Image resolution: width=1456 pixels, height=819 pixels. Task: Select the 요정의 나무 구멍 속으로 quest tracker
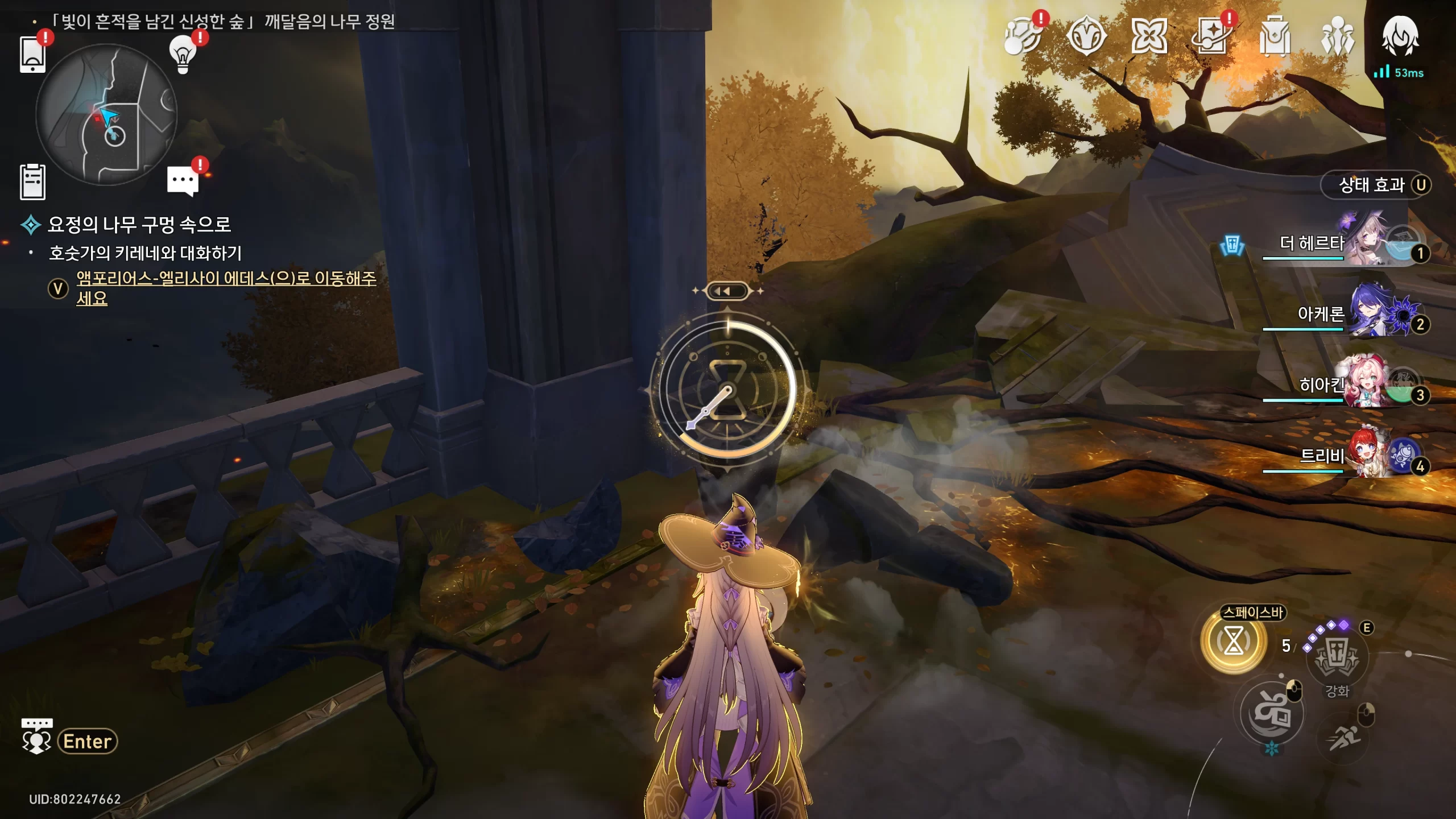click(x=139, y=225)
